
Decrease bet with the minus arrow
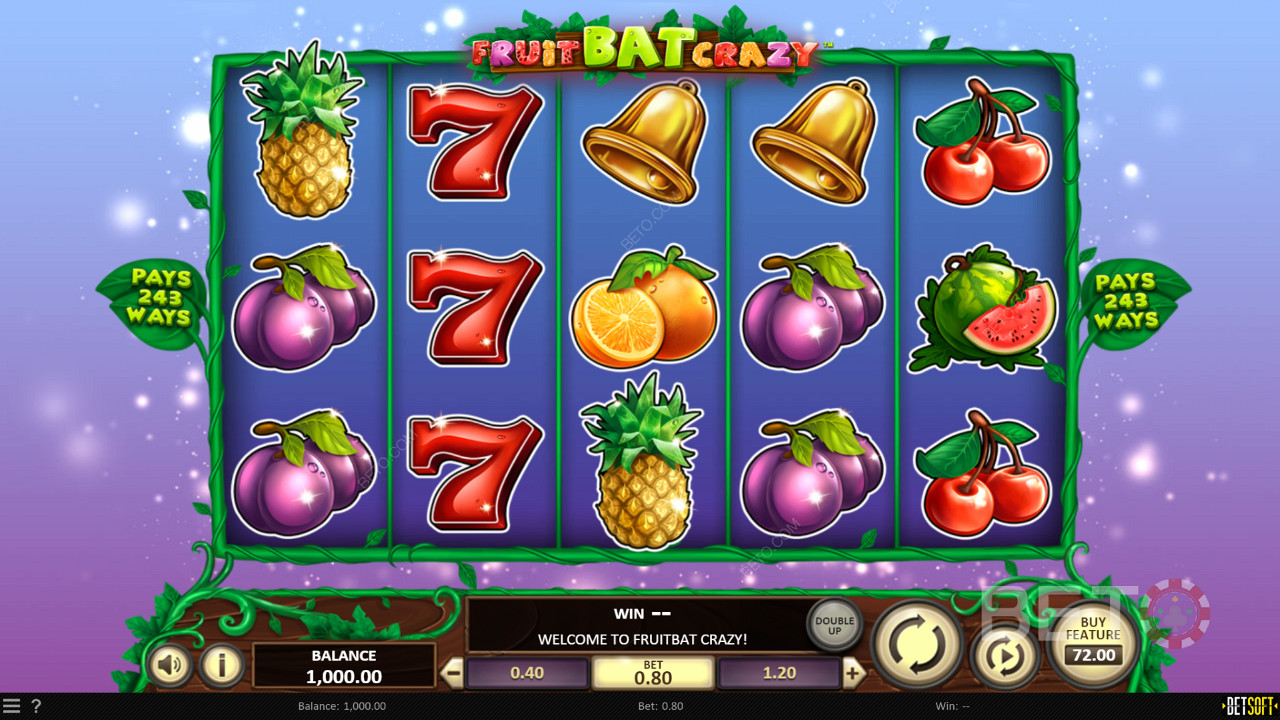click(x=453, y=673)
